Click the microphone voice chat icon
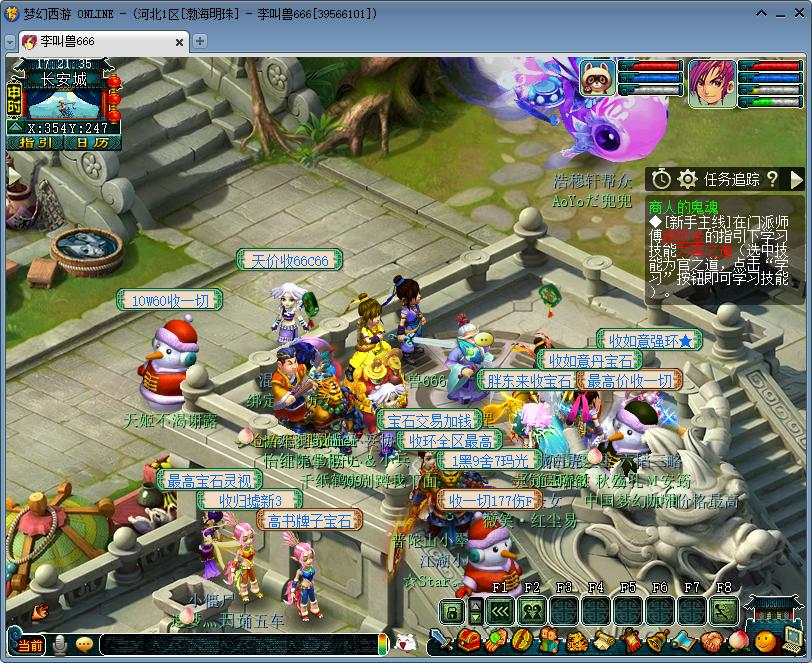 tap(60, 645)
